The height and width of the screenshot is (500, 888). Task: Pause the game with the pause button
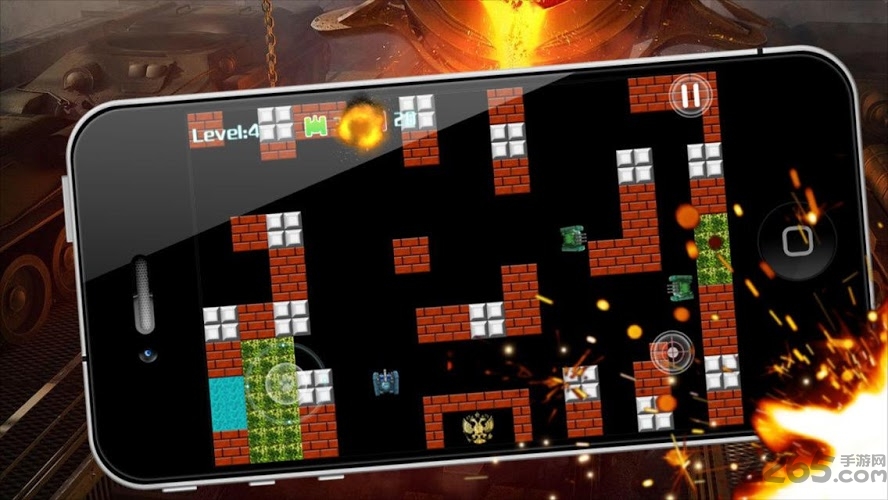point(690,95)
